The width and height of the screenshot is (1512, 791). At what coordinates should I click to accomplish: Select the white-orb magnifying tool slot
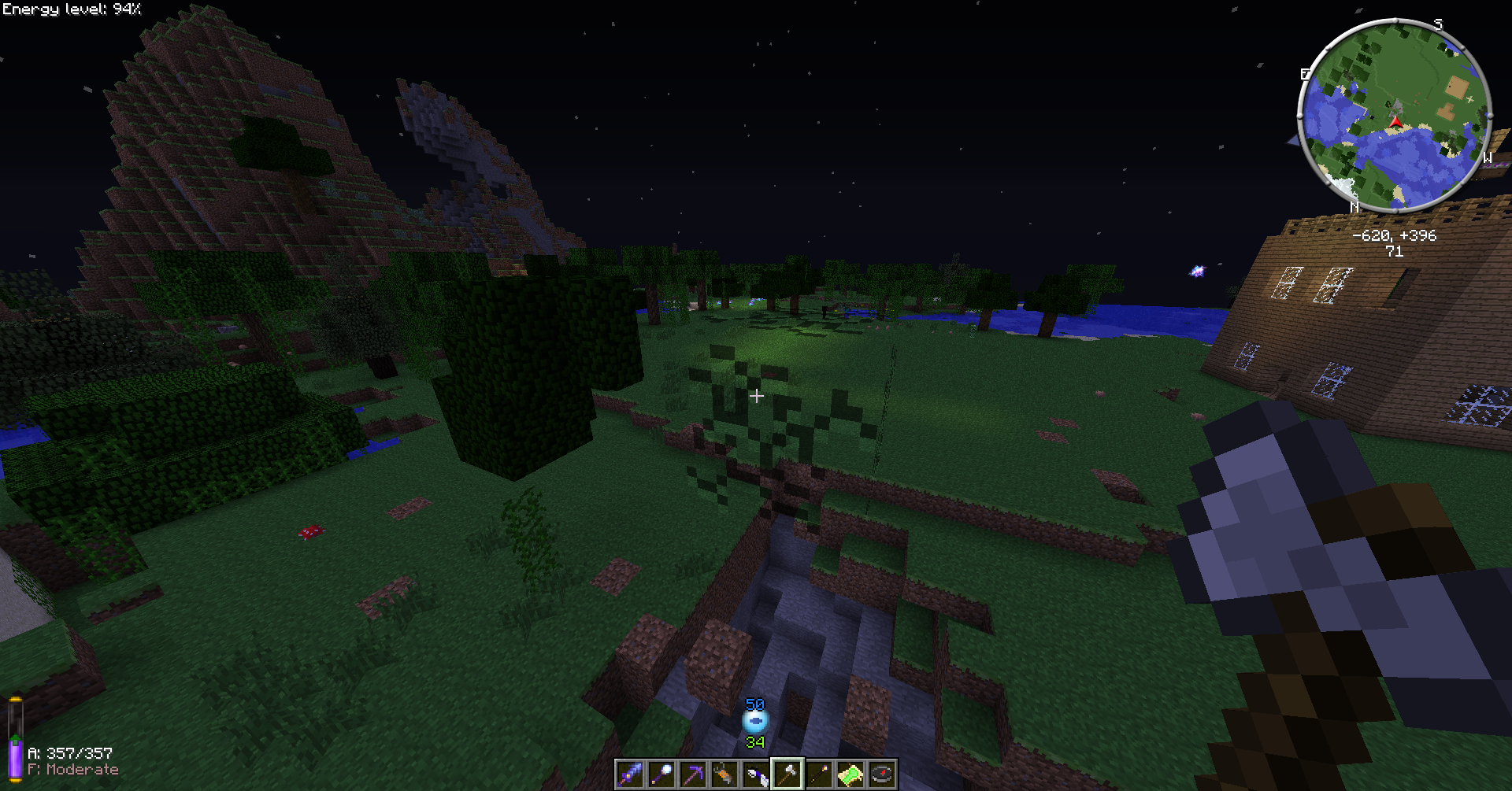(661, 774)
